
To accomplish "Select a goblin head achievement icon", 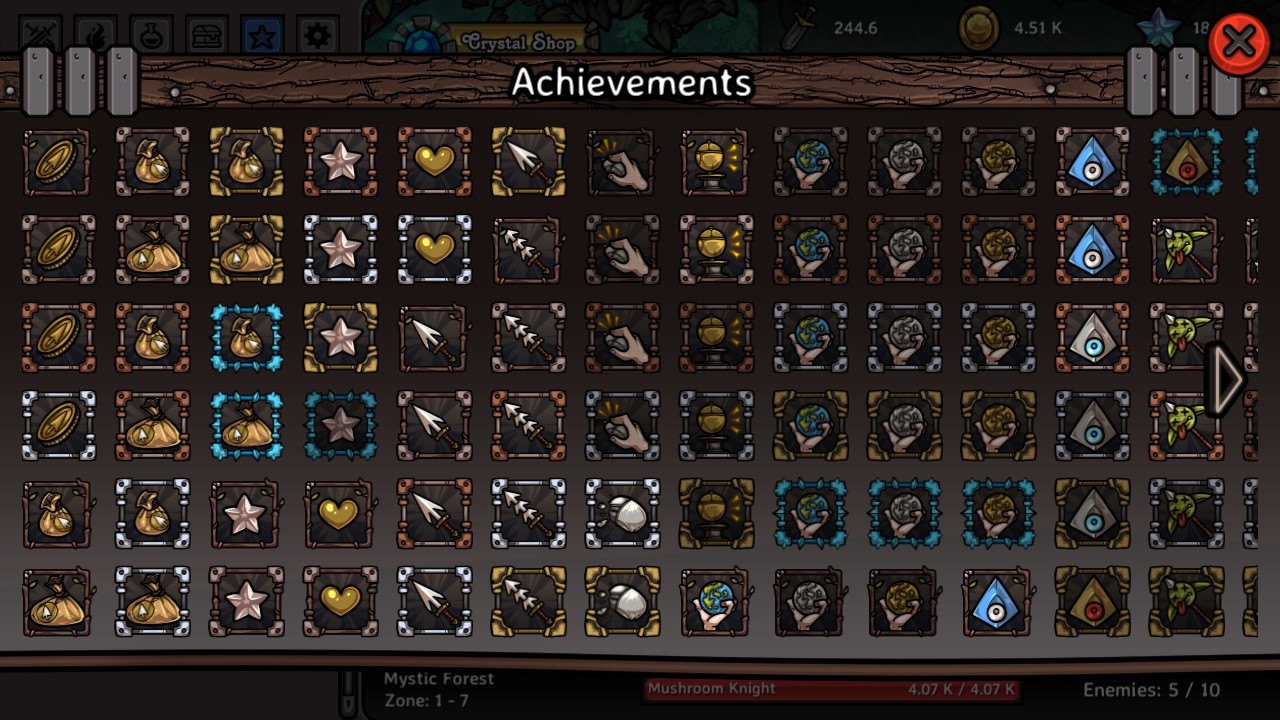I will [x=1186, y=250].
